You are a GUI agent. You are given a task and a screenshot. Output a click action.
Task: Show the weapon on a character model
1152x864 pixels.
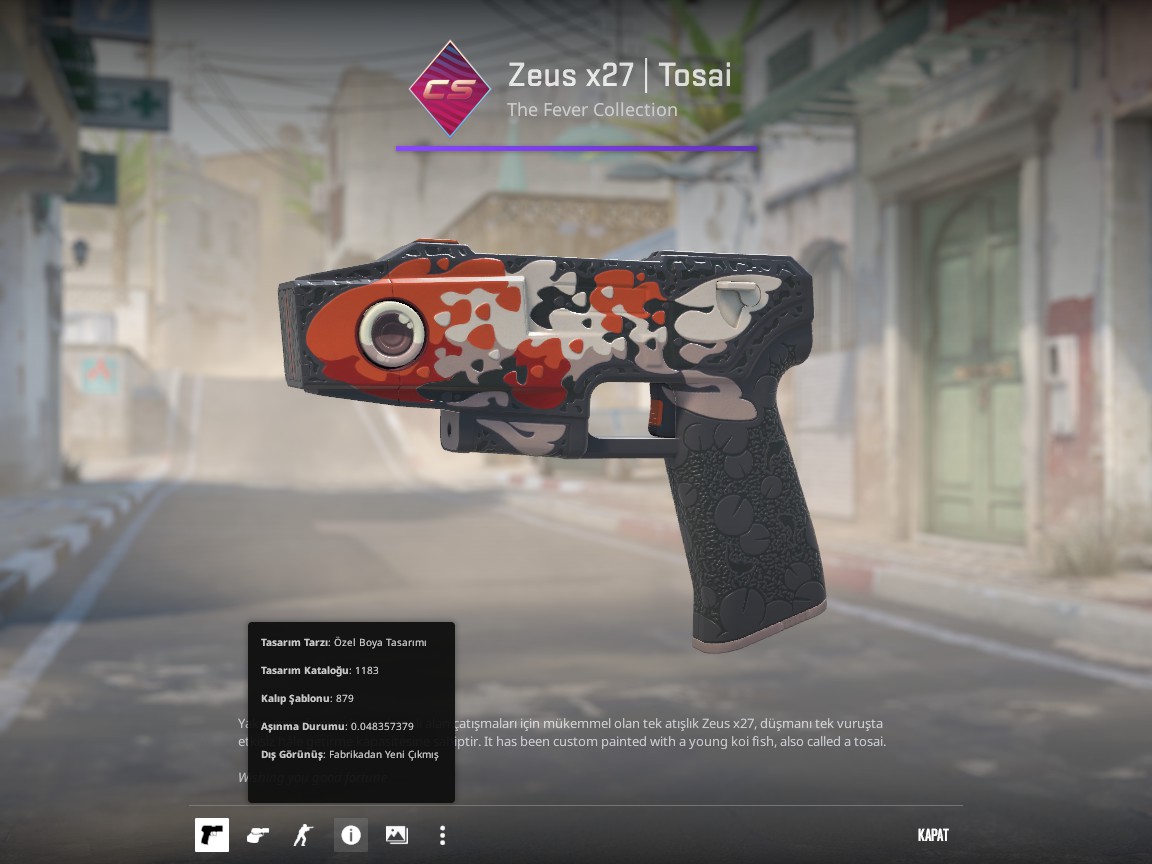(303, 835)
